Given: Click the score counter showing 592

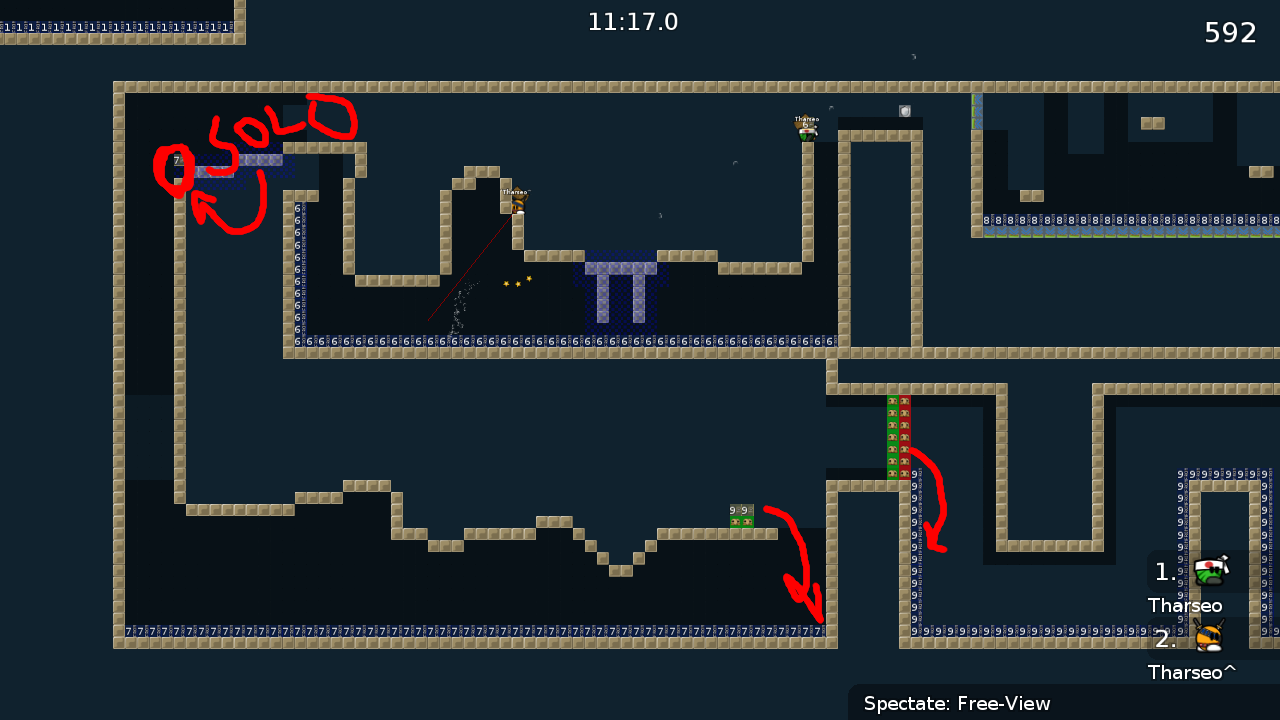Looking at the screenshot, I should click(1228, 32).
